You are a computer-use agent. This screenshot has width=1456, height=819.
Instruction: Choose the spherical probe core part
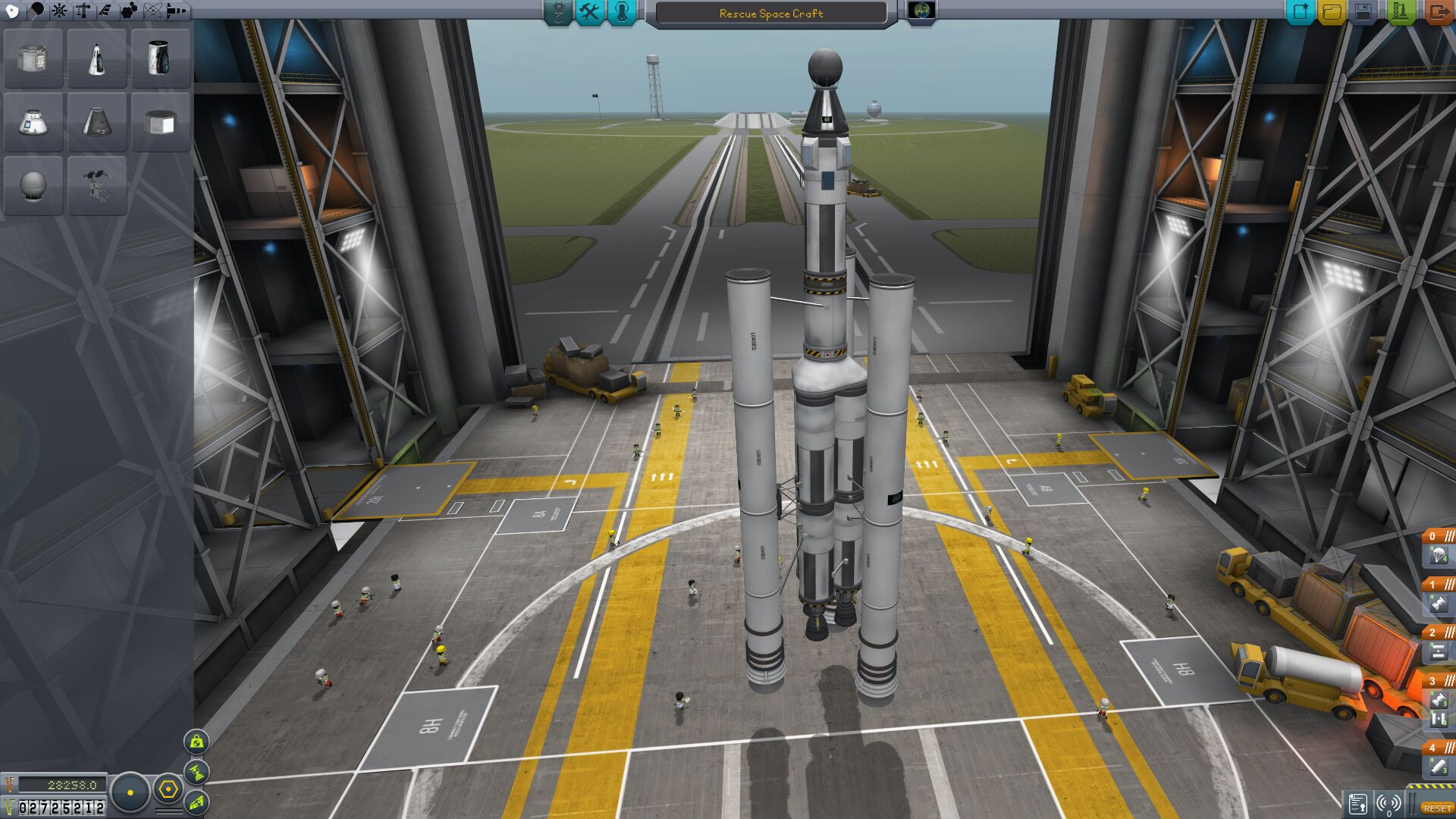tap(33, 186)
